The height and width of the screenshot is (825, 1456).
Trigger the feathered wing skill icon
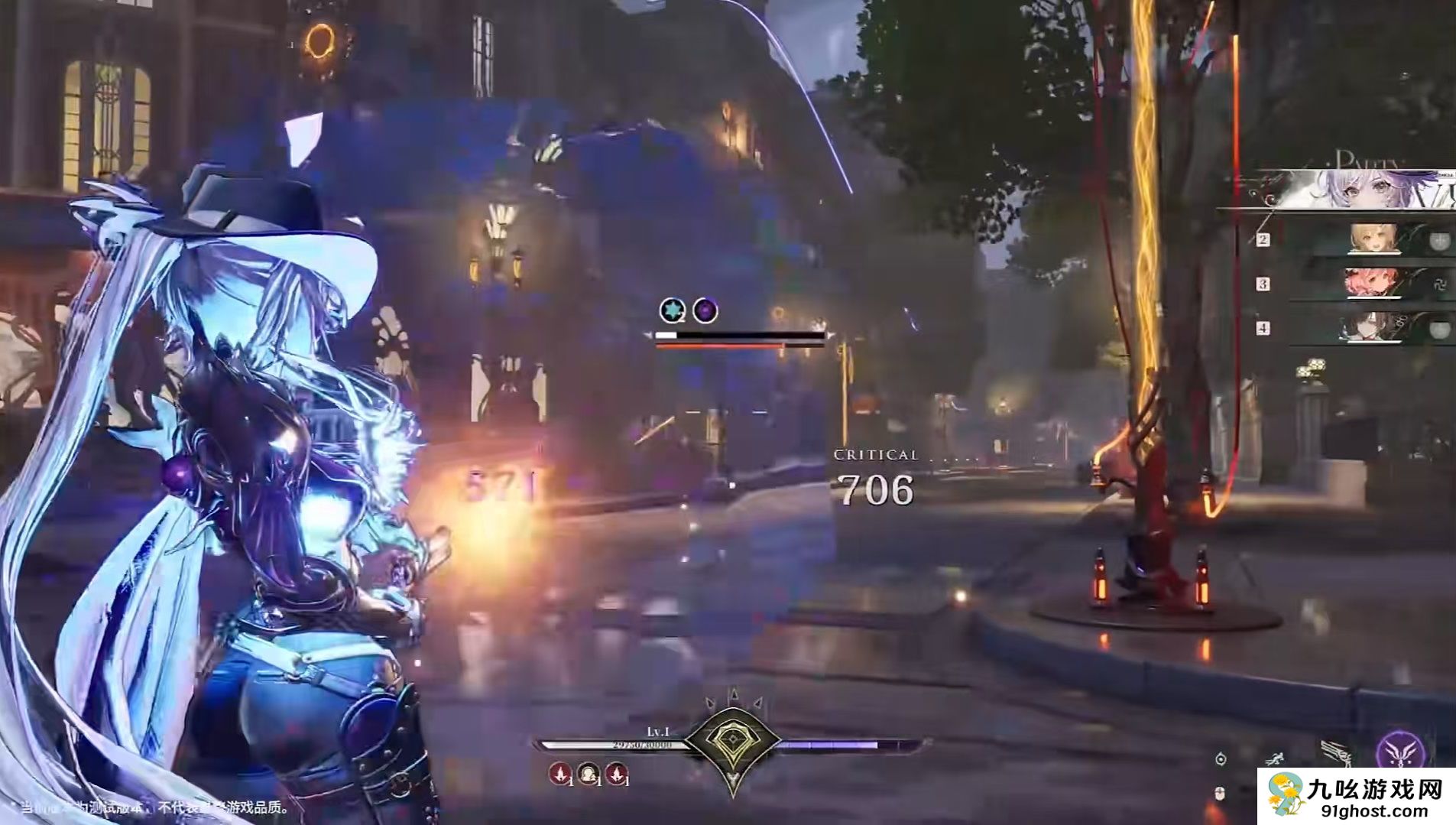tap(1336, 753)
